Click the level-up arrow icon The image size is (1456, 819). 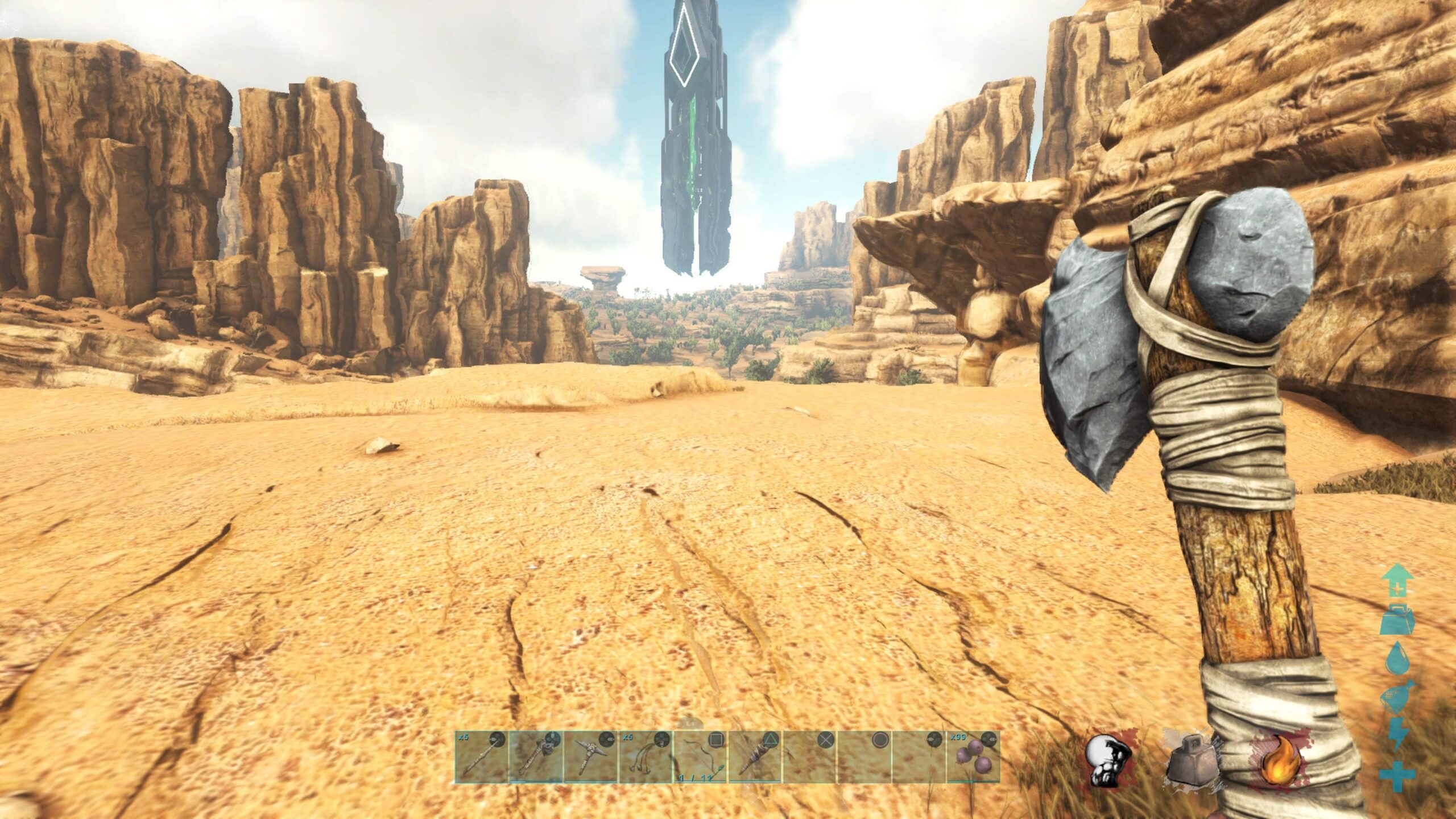[x=1397, y=580]
